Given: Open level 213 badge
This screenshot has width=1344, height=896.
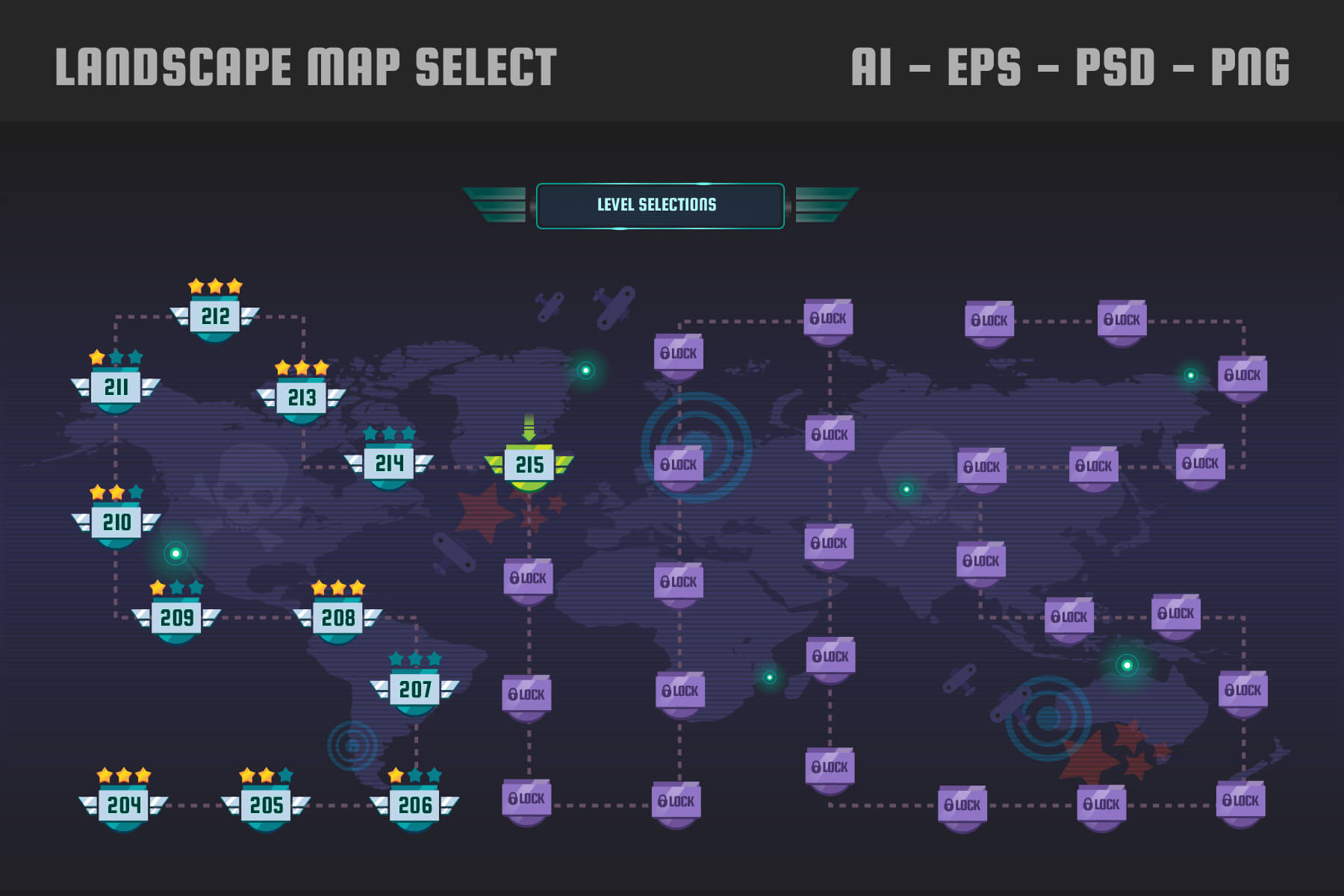Looking at the screenshot, I should [301, 398].
